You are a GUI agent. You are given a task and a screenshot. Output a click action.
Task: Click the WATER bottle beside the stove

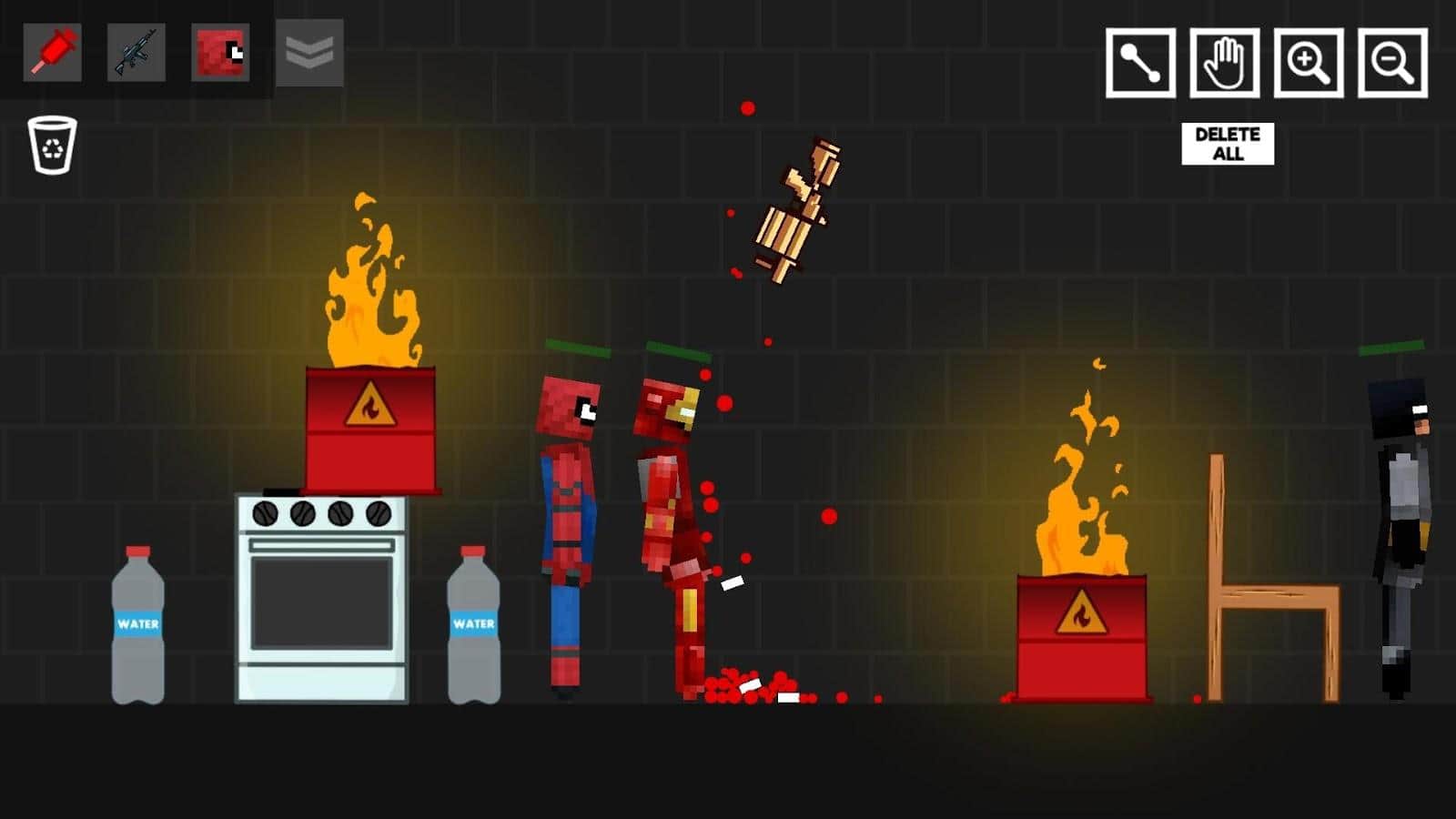(473, 628)
